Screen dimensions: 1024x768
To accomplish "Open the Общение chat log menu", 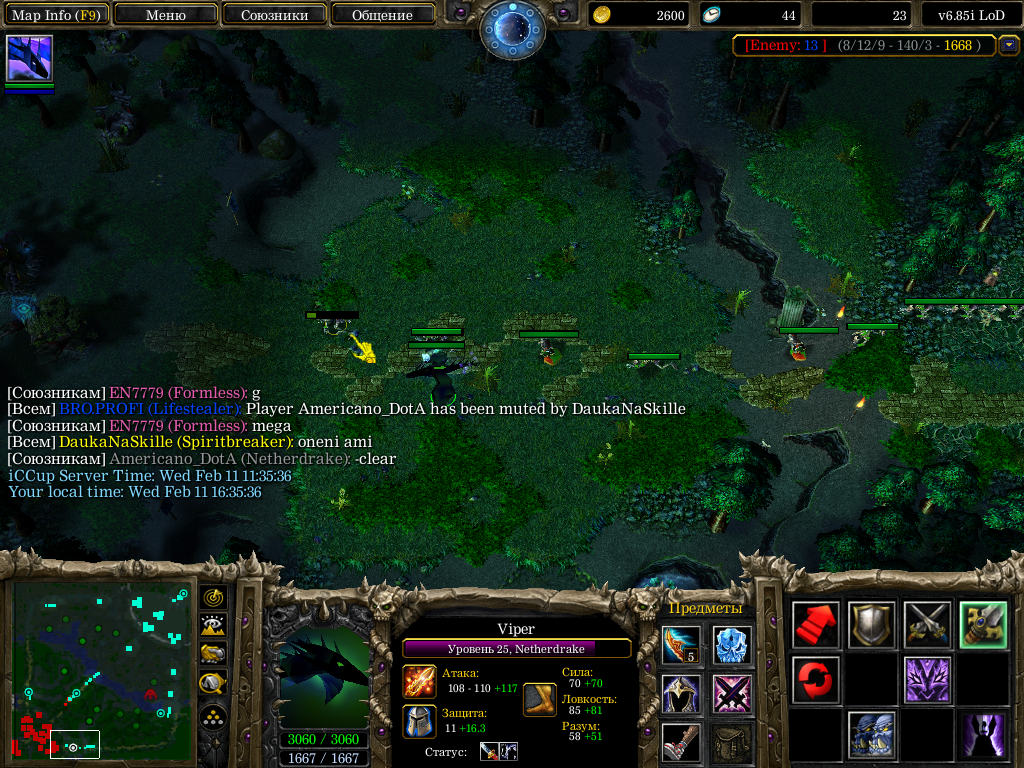I will [382, 15].
